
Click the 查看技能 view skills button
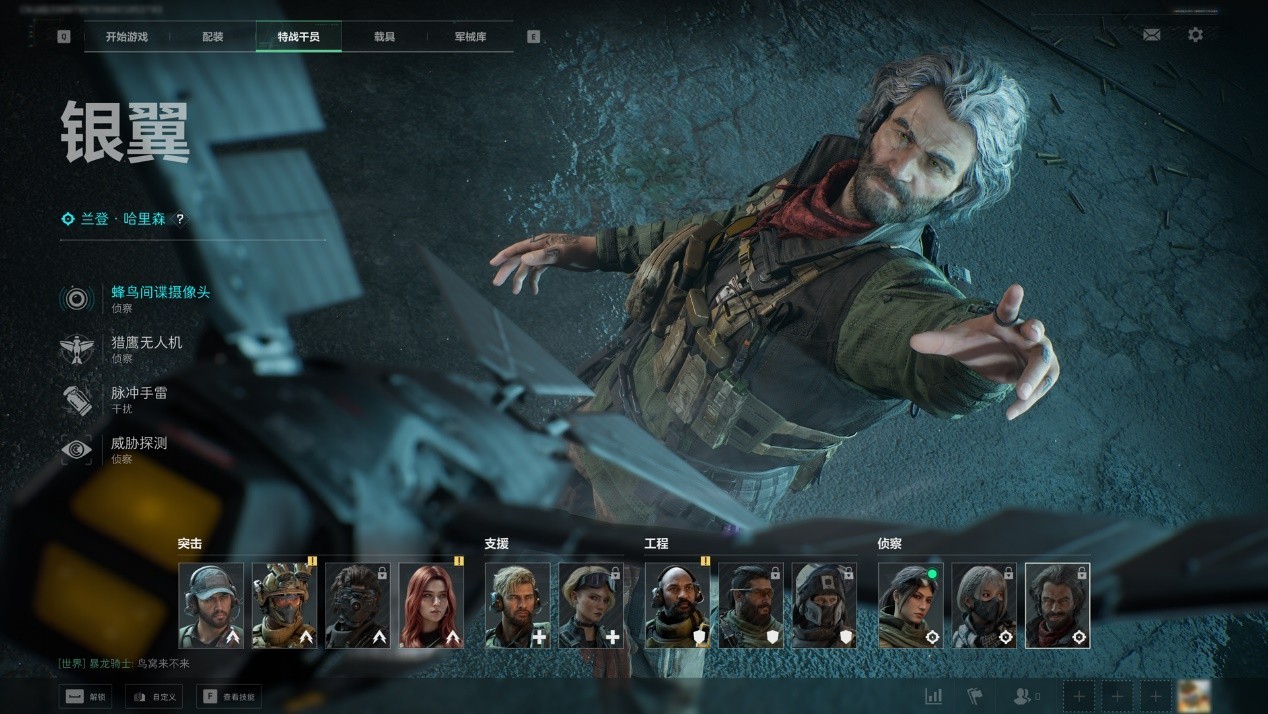point(229,696)
